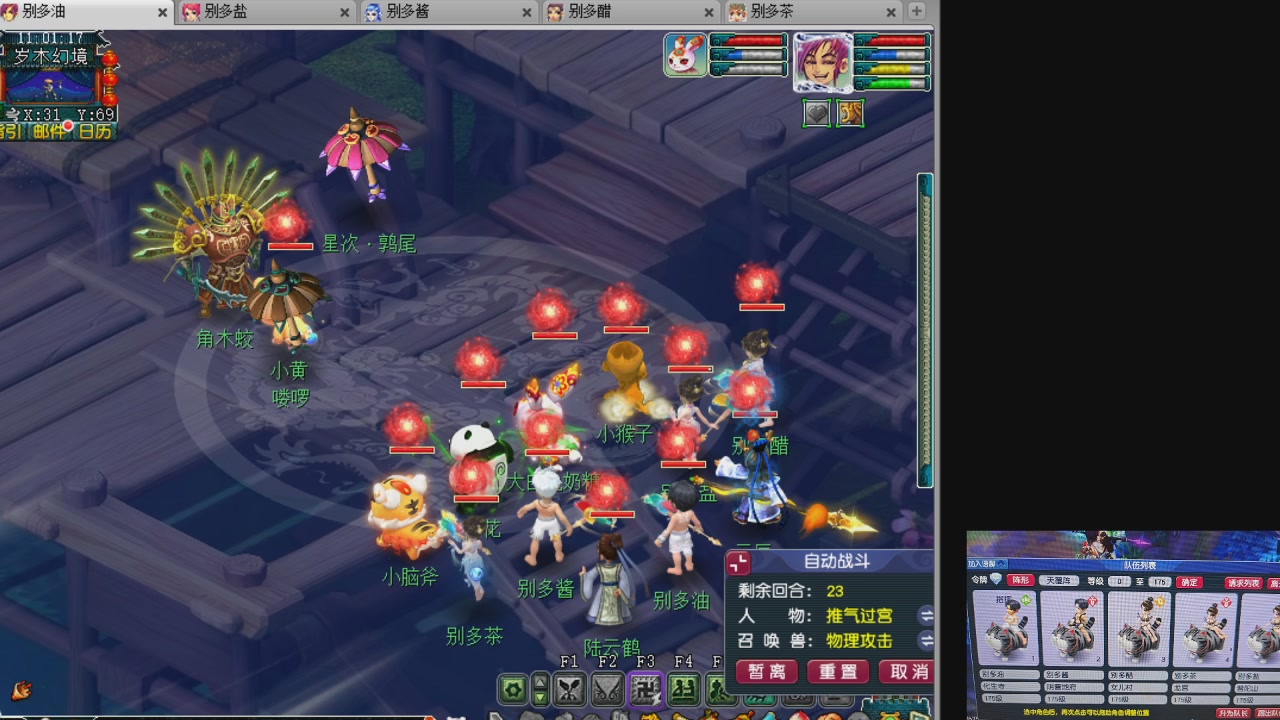Open the pet portrait at top right
The height and width of the screenshot is (720, 1280).
[685, 55]
